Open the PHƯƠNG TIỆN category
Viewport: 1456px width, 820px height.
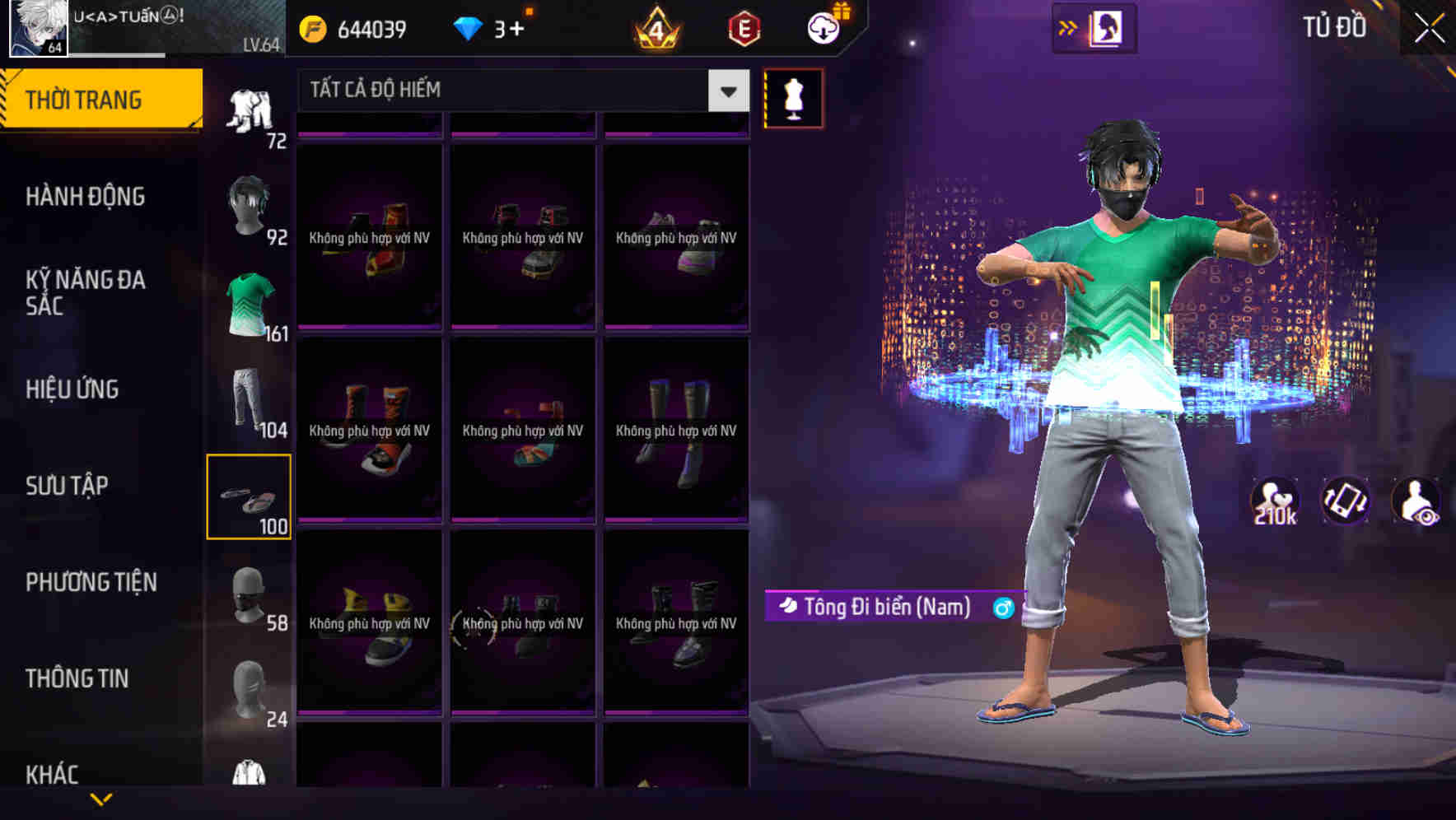point(91,582)
